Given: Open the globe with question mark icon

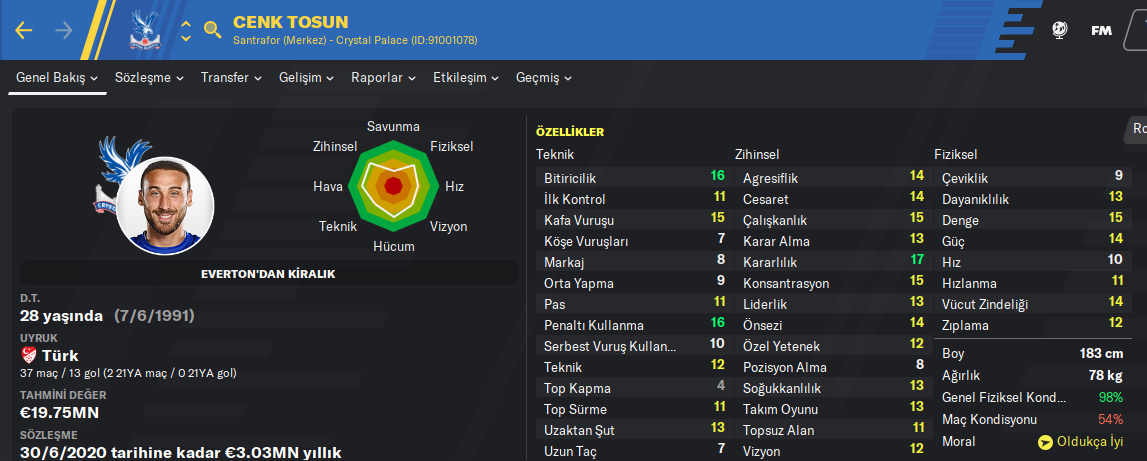Looking at the screenshot, I should click(x=1059, y=30).
